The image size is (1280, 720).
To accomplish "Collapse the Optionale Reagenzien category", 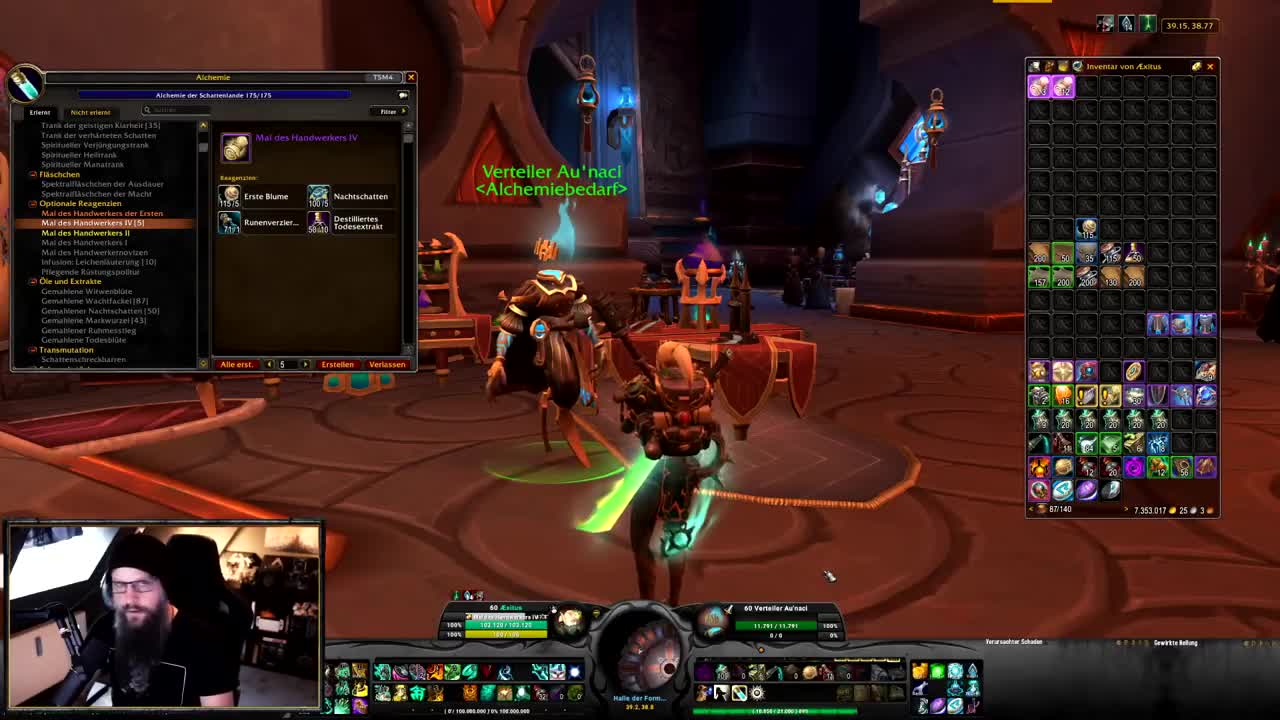I will tap(33, 203).
